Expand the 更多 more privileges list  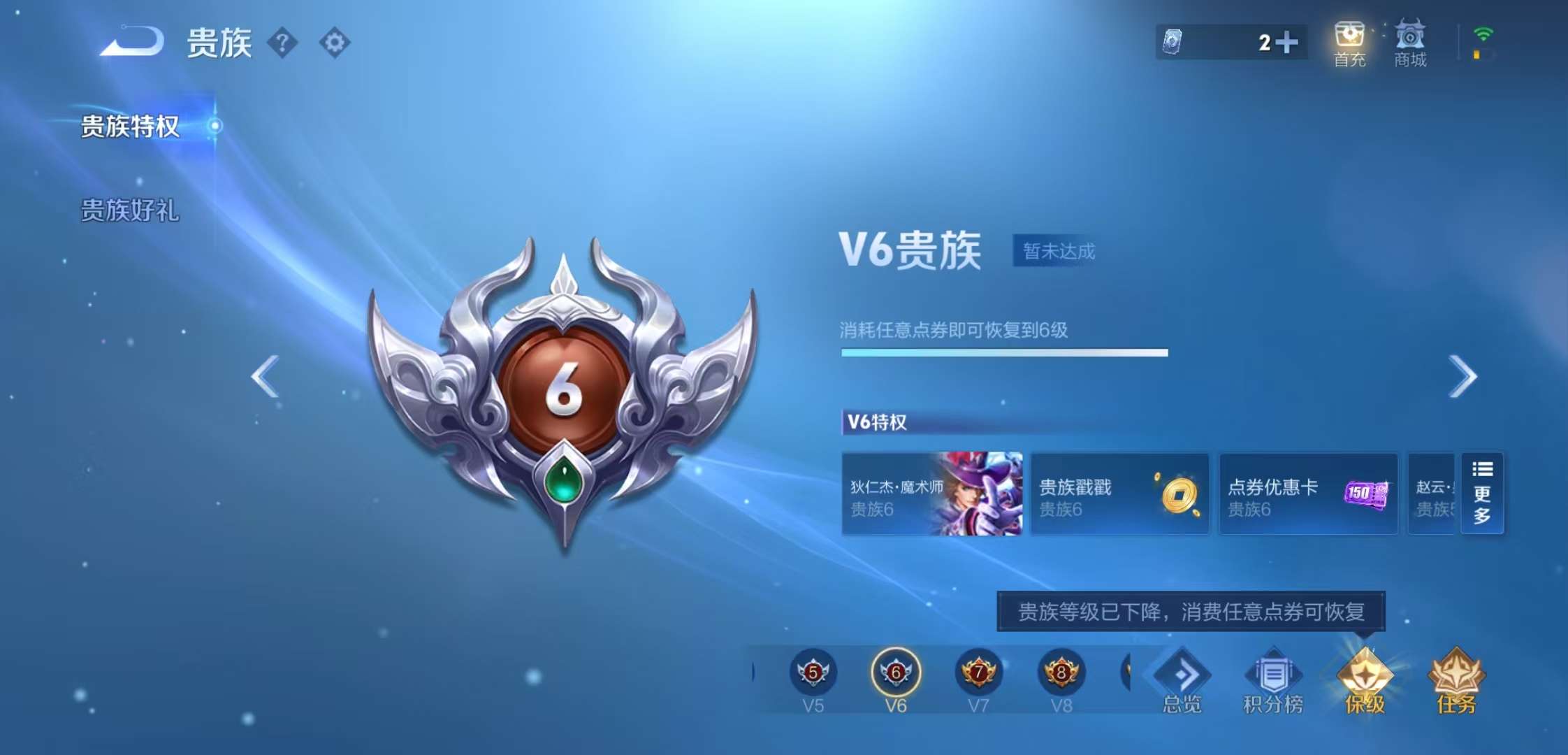click(x=1482, y=494)
